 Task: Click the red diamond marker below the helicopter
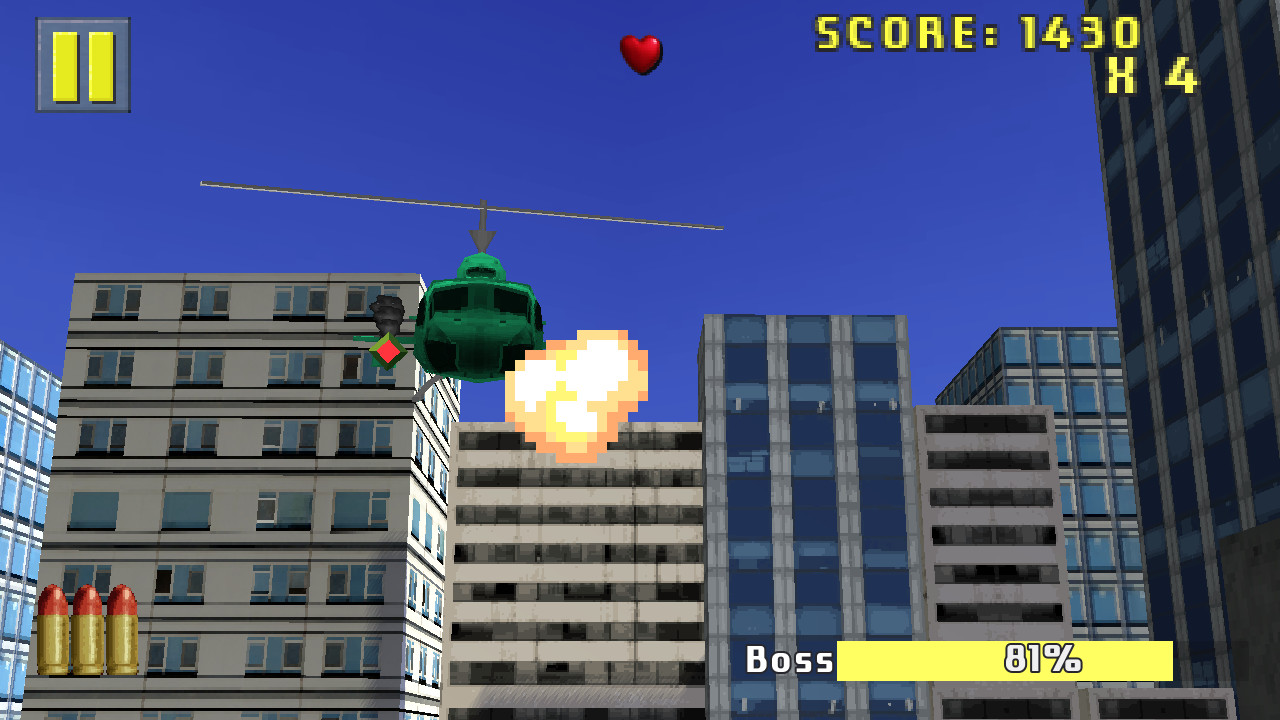pyautogui.click(x=386, y=350)
